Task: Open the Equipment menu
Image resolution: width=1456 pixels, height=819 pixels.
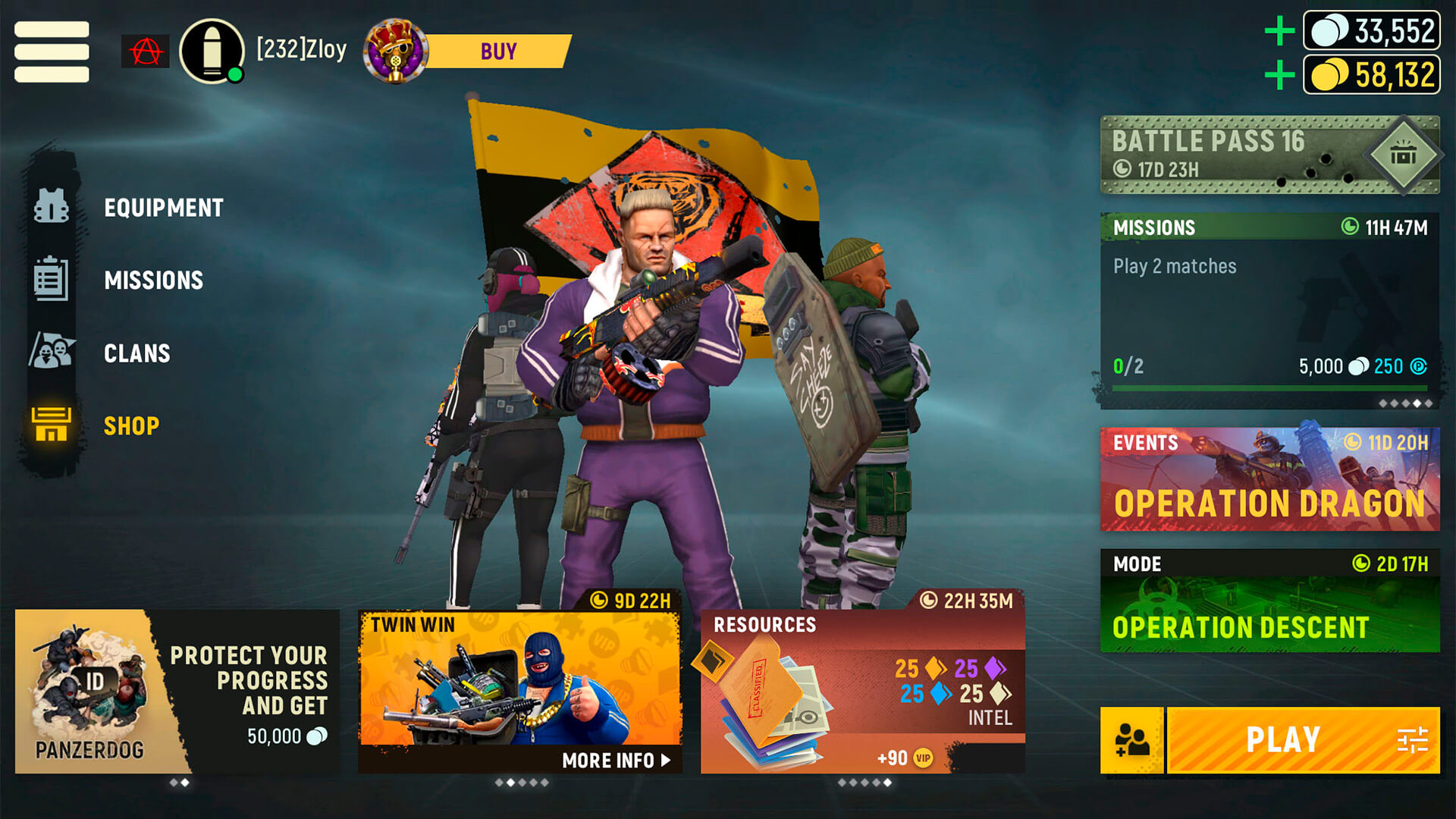Action: pyautogui.click(x=163, y=208)
